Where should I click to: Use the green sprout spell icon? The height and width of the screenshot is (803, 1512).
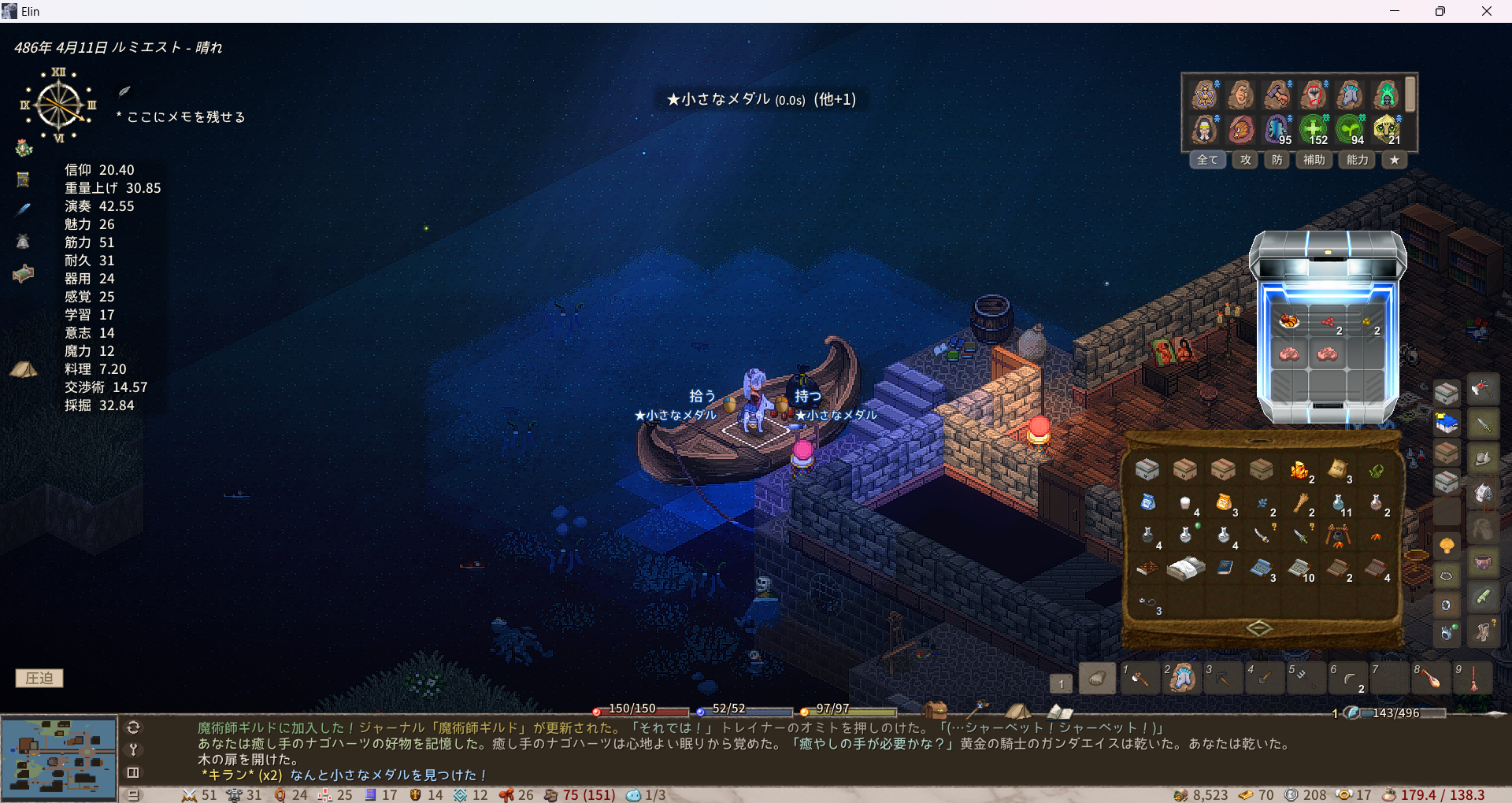[1350, 128]
